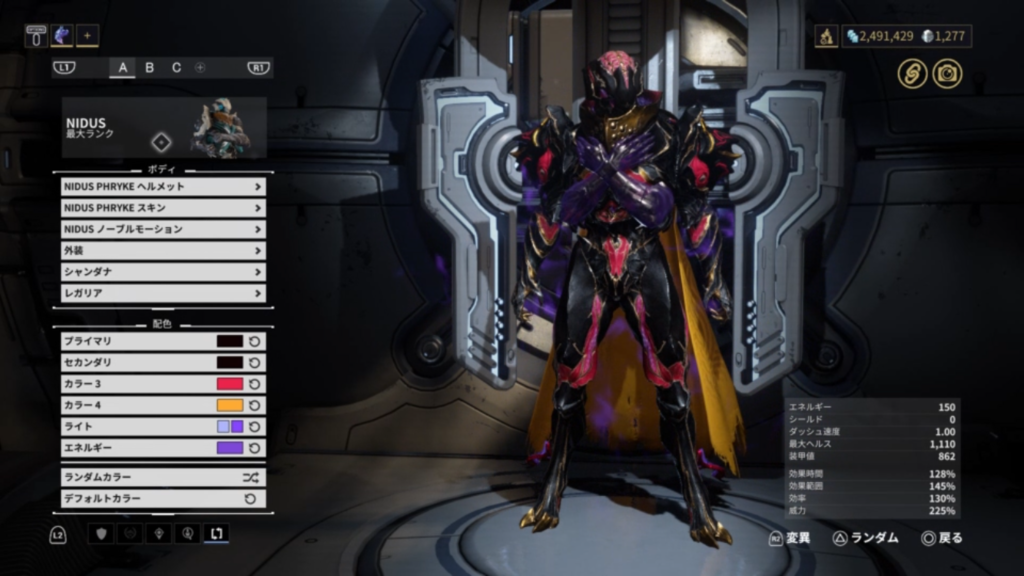Pick the プライマリ color swatch
The image size is (1024, 576).
click(x=230, y=341)
